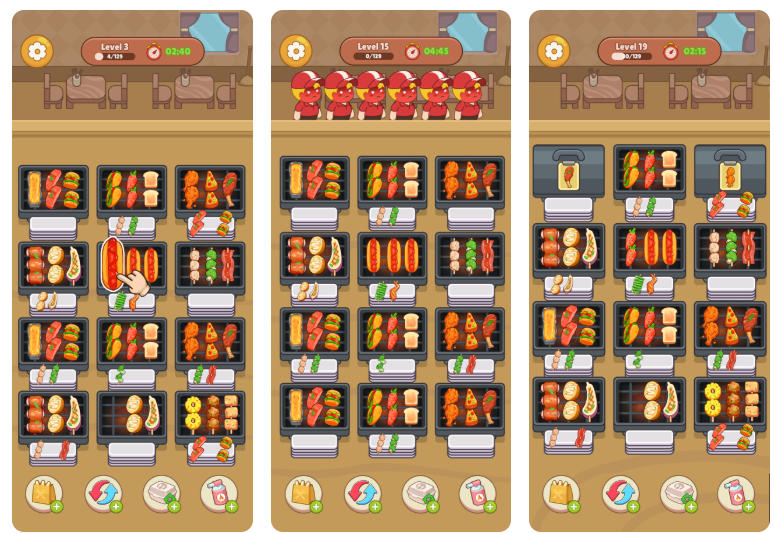Use the paper bag booster in Level 15

302,492
